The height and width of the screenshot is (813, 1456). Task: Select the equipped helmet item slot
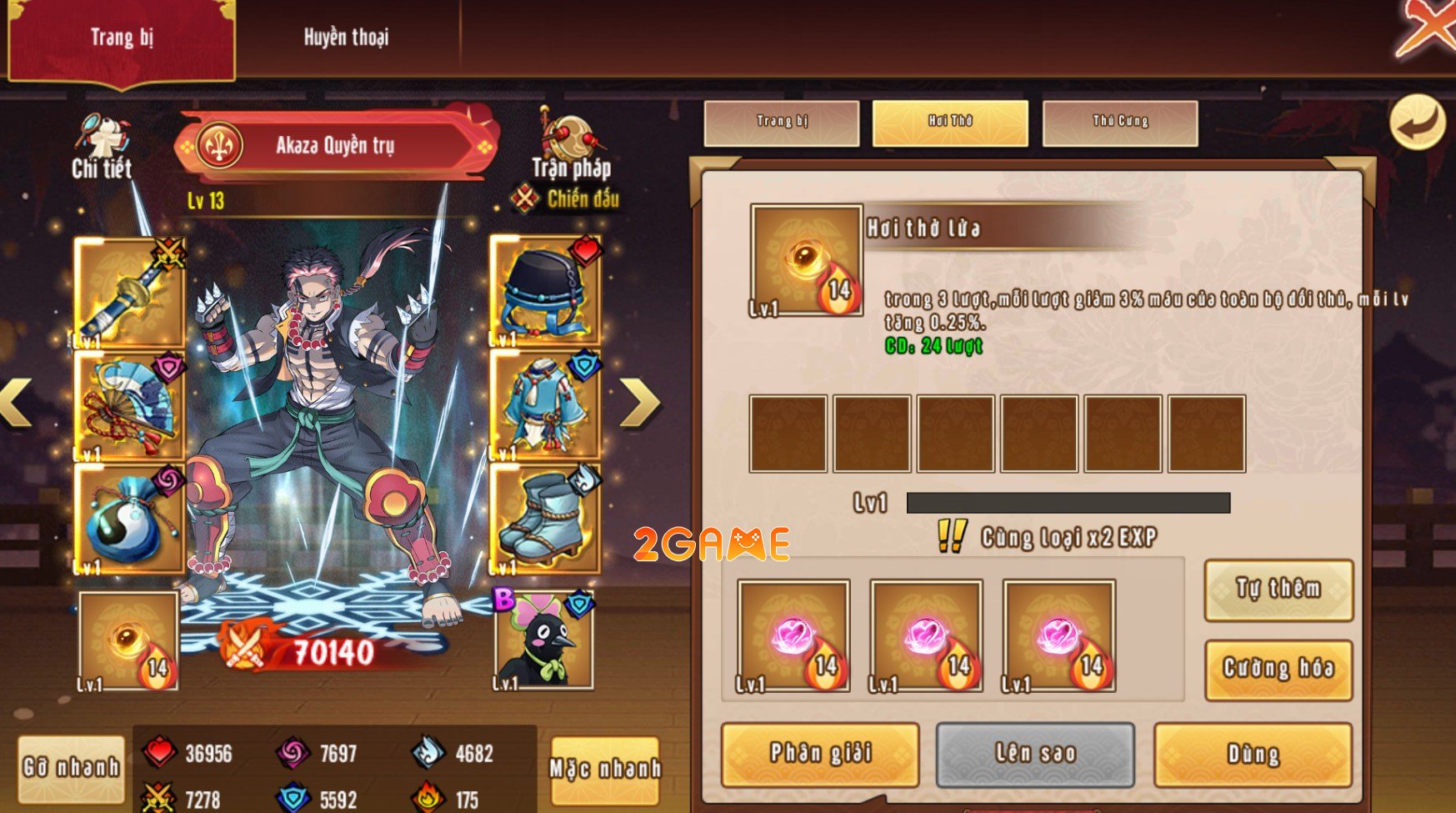tap(541, 288)
